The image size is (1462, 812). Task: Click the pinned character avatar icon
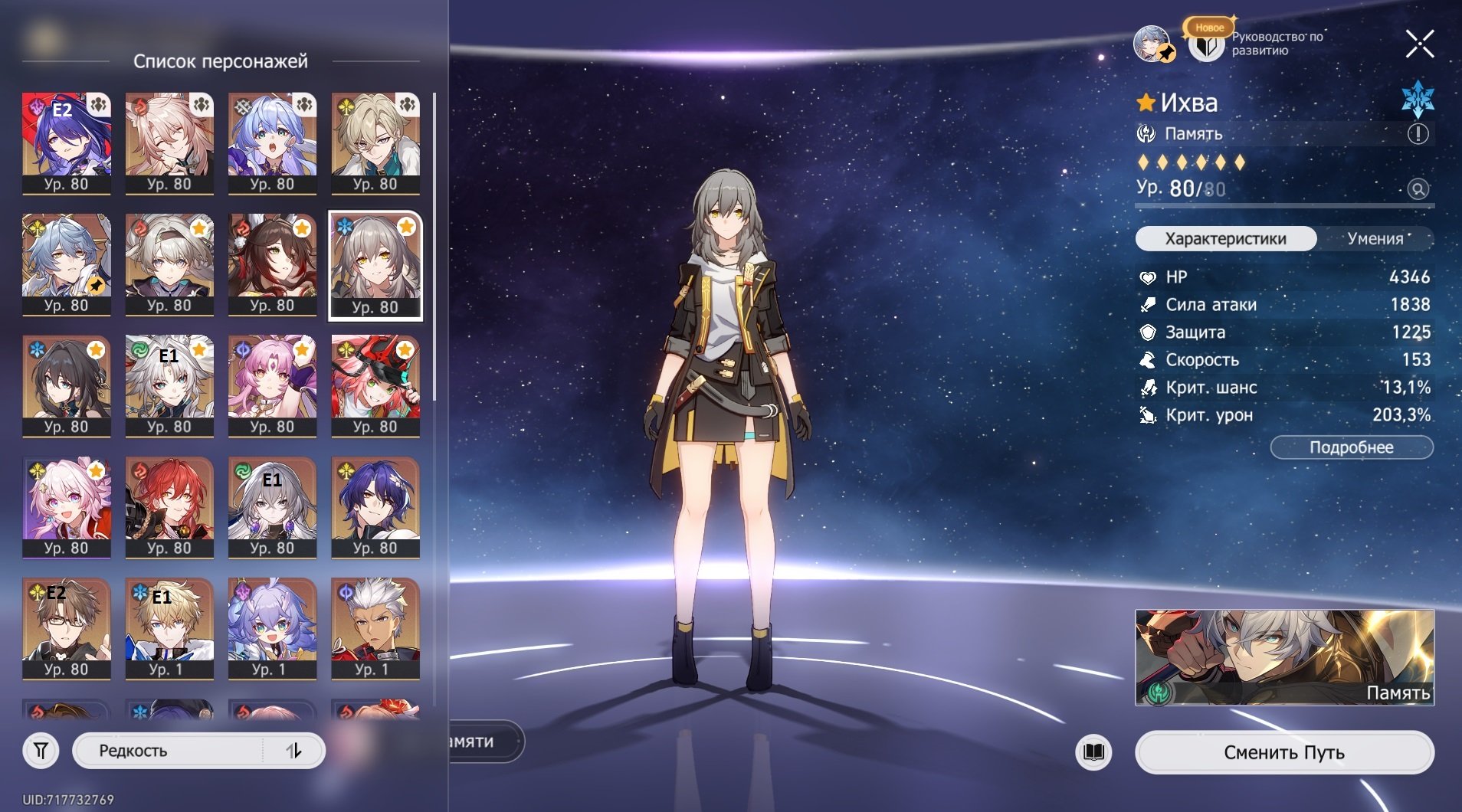pos(1152,44)
